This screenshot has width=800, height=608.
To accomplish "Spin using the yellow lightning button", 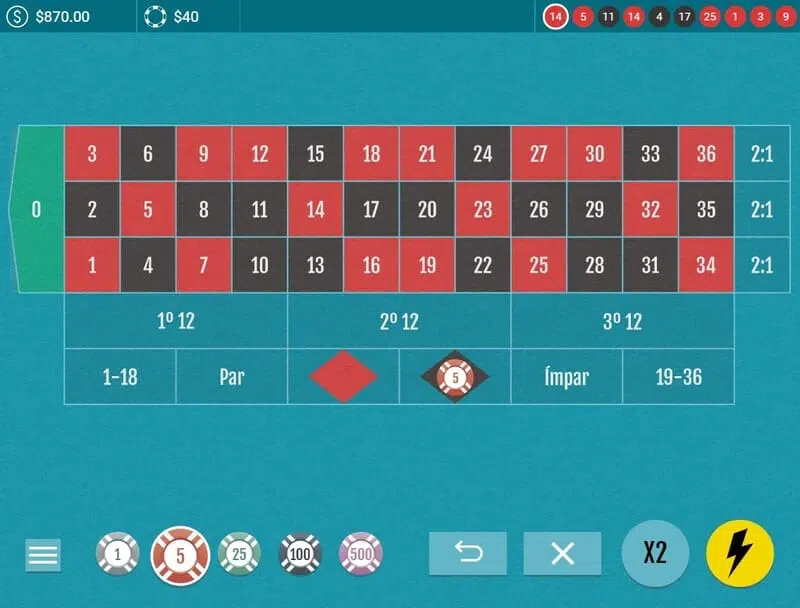I will click(740, 553).
